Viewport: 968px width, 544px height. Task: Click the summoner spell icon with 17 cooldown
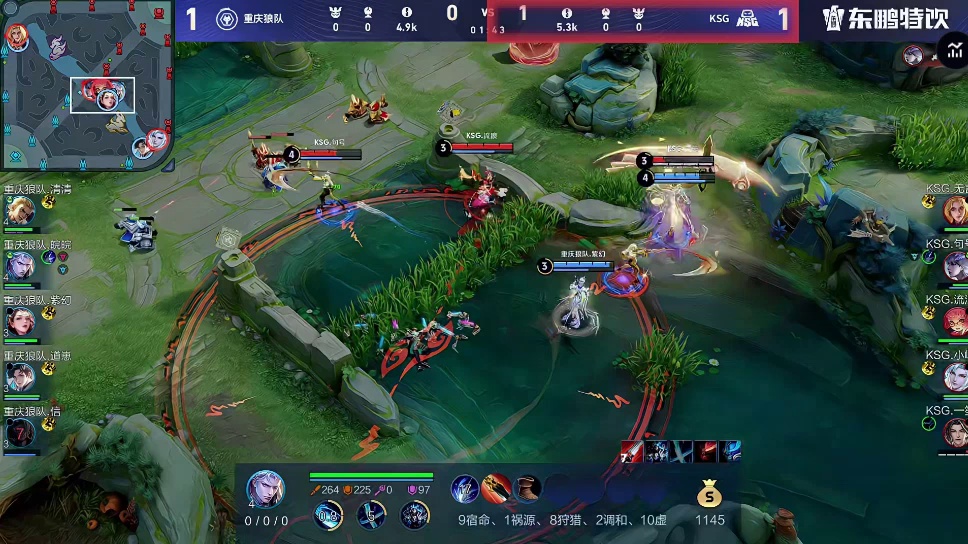point(464,489)
